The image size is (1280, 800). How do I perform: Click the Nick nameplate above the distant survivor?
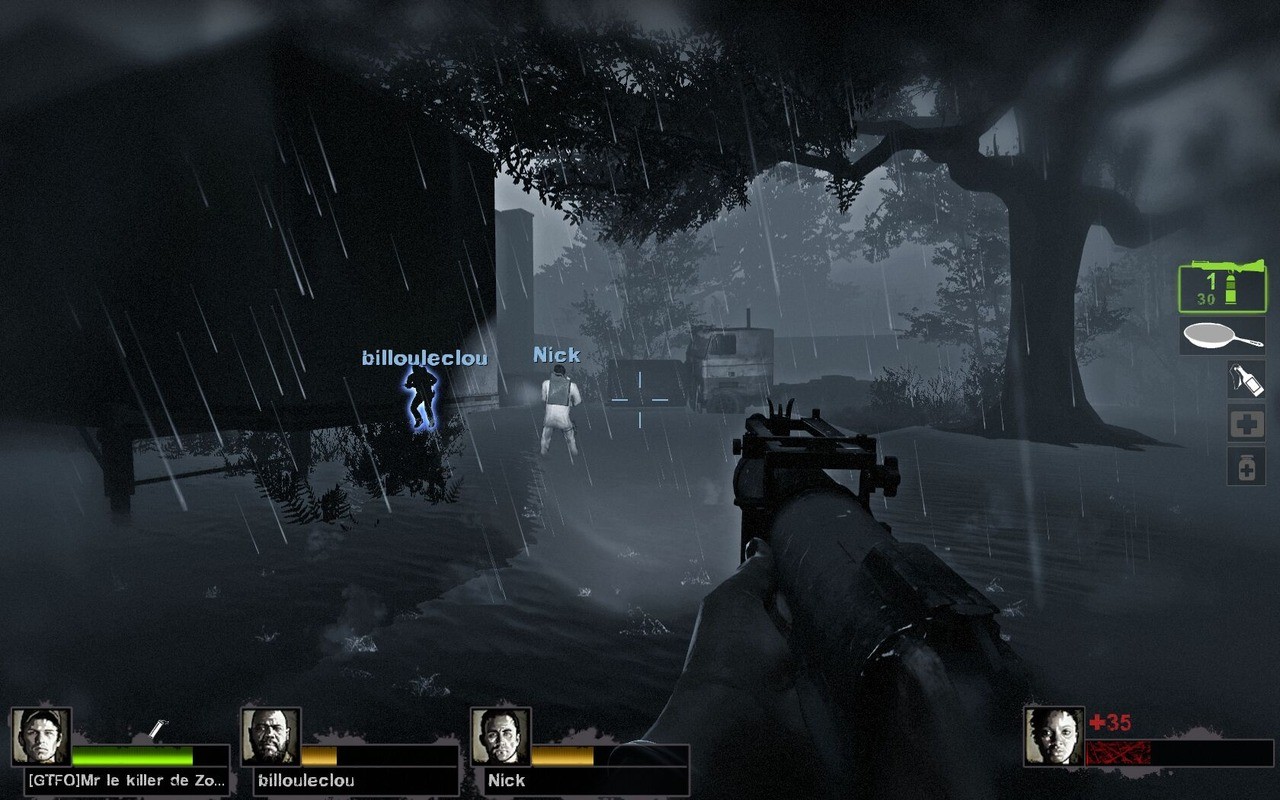[556, 354]
